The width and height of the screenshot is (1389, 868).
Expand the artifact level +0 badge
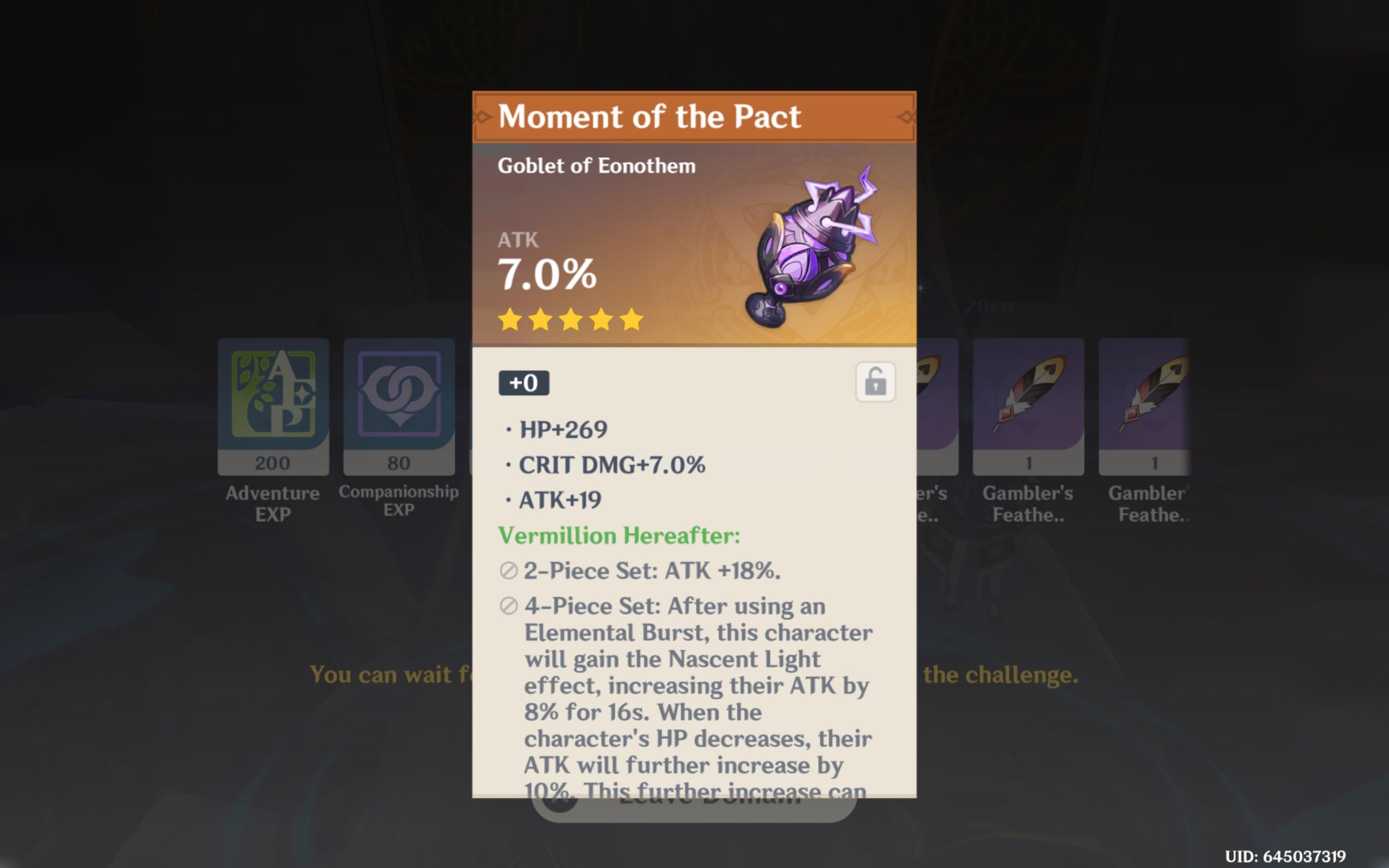point(525,384)
